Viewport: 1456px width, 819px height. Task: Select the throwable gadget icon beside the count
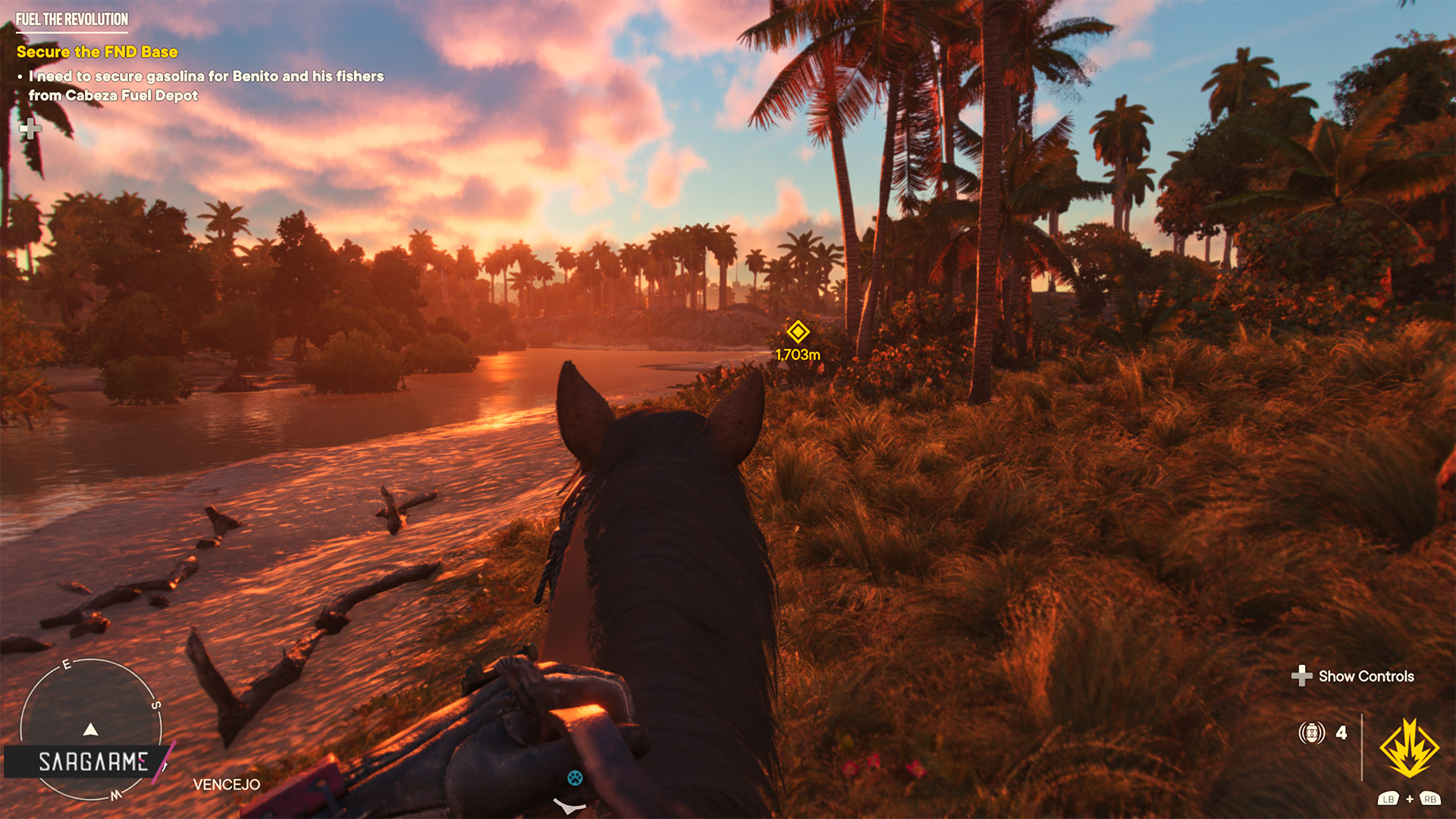click(1311, 733)
